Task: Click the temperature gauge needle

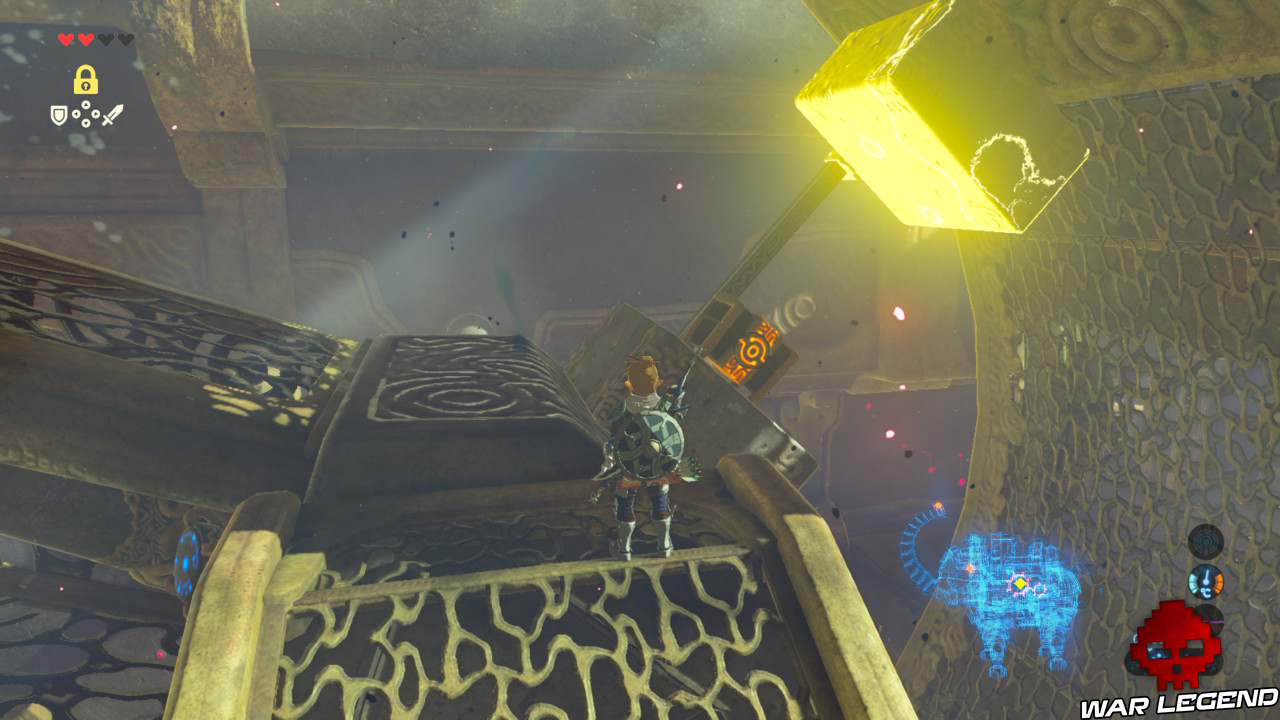Action: click(x=1207, y=575)
